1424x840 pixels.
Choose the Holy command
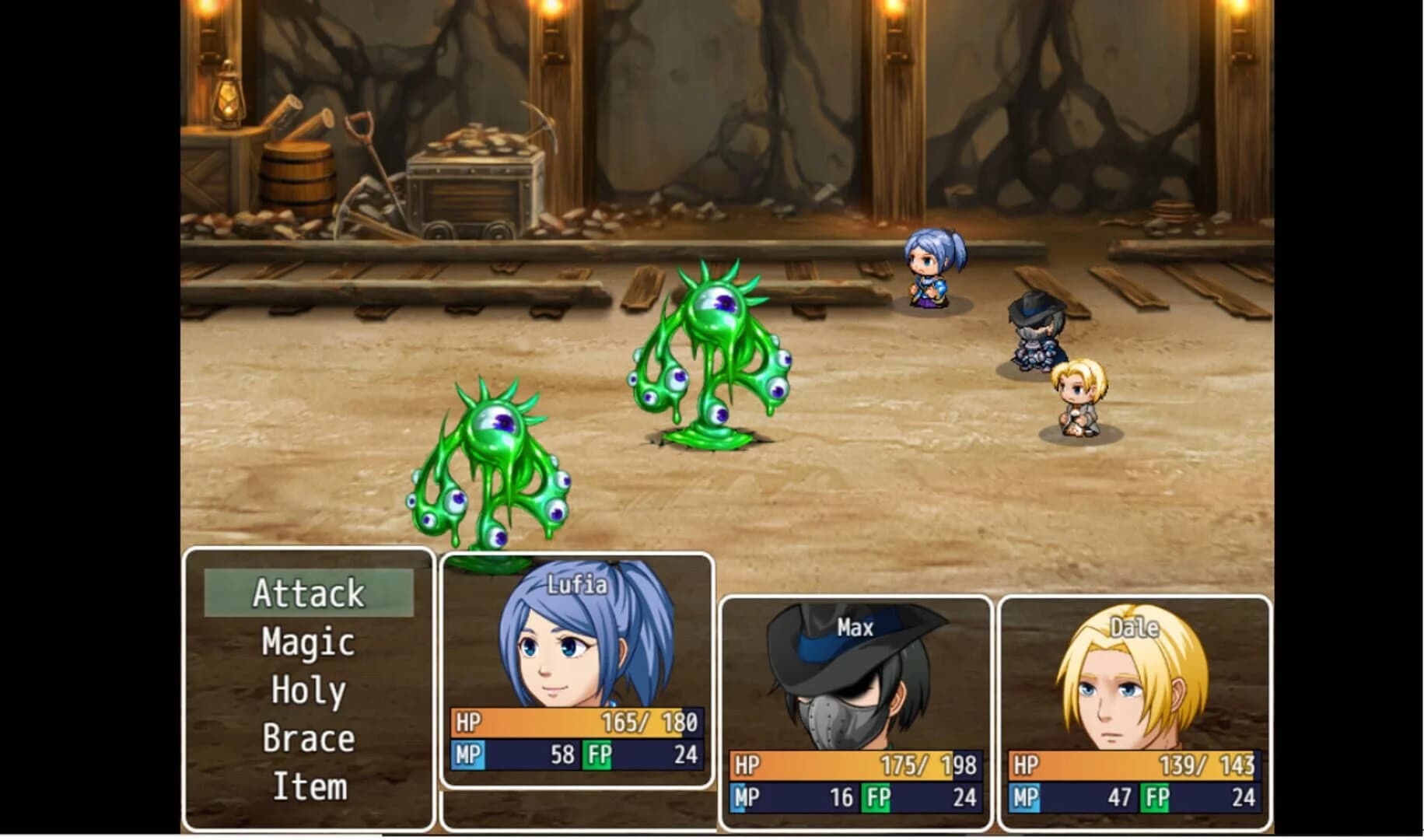point(308,689)
